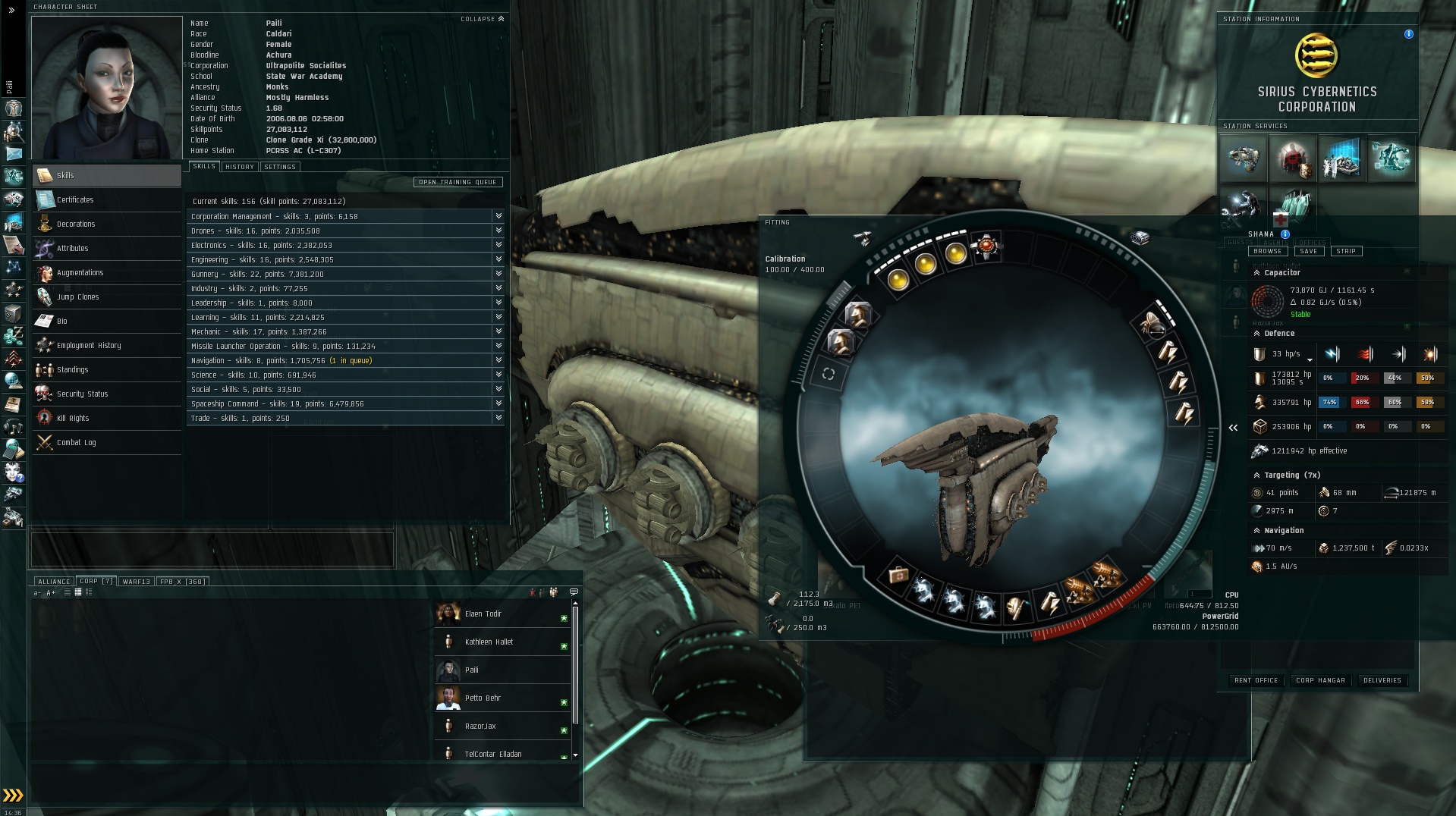Switch to the Settings tab
This screenshot has width=1456, height=816.
pos(280,167)
